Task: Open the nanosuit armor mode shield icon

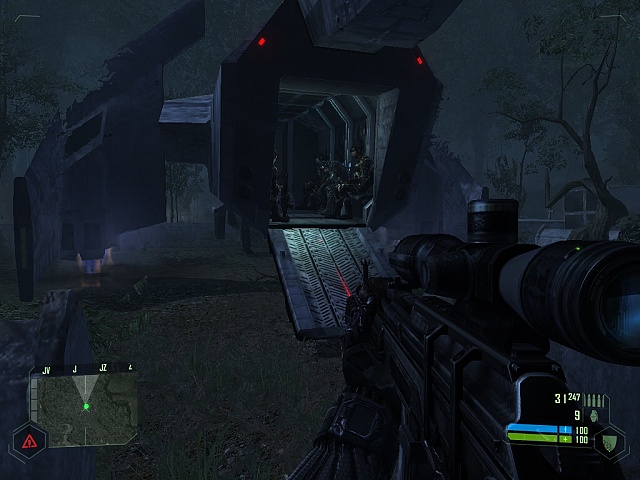Action: (x=609, y=438)
